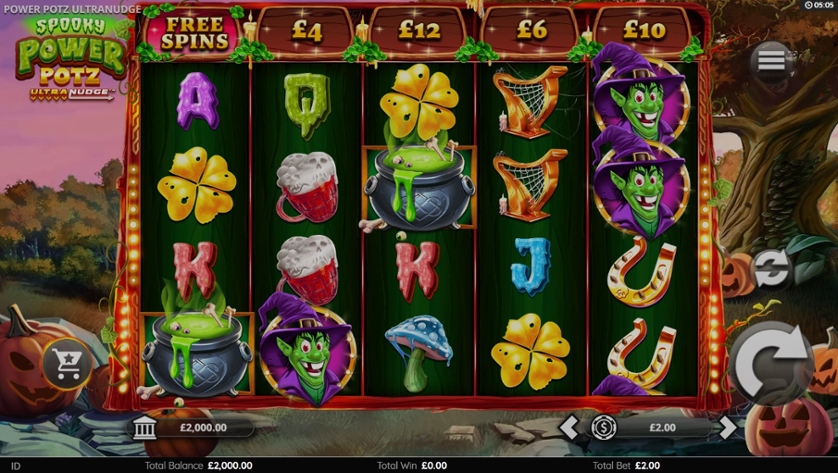838x473 pixels.
Task: Increase the bet with the right arrow
Action: point(727,428)
